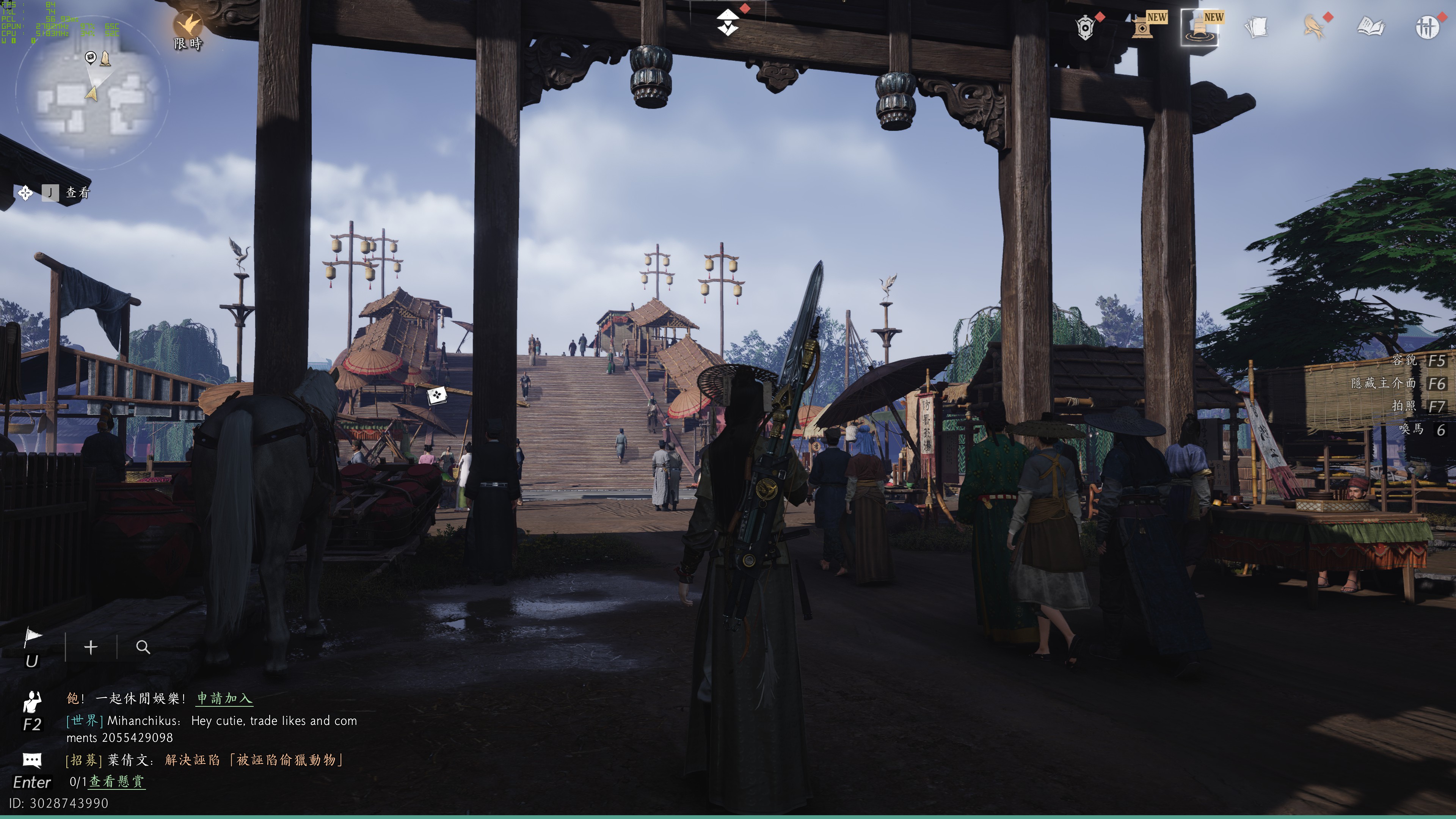
Task: Click the 查看 quest tracker button
Action: coord(77,193)
